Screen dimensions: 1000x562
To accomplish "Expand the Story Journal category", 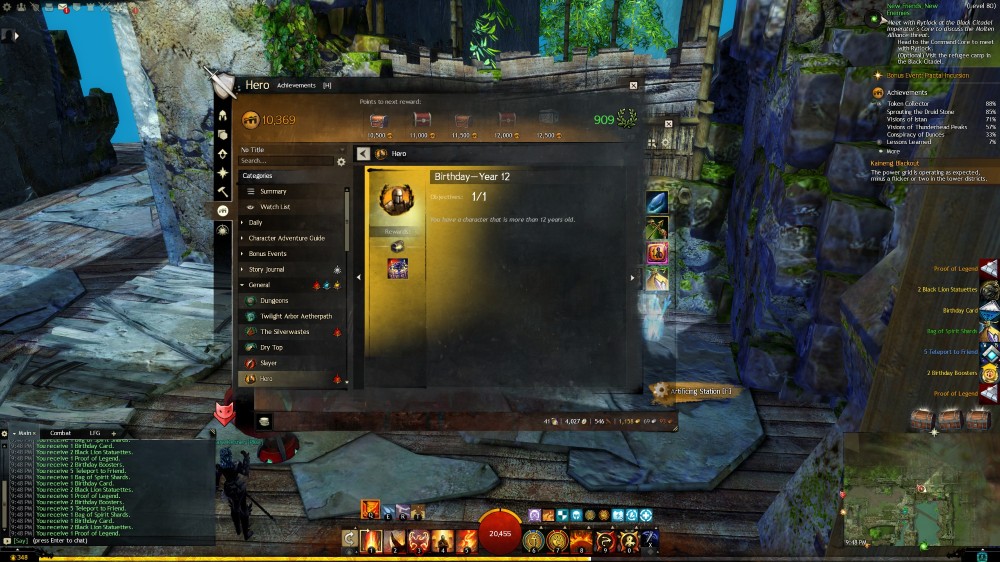I will [266, 269].
